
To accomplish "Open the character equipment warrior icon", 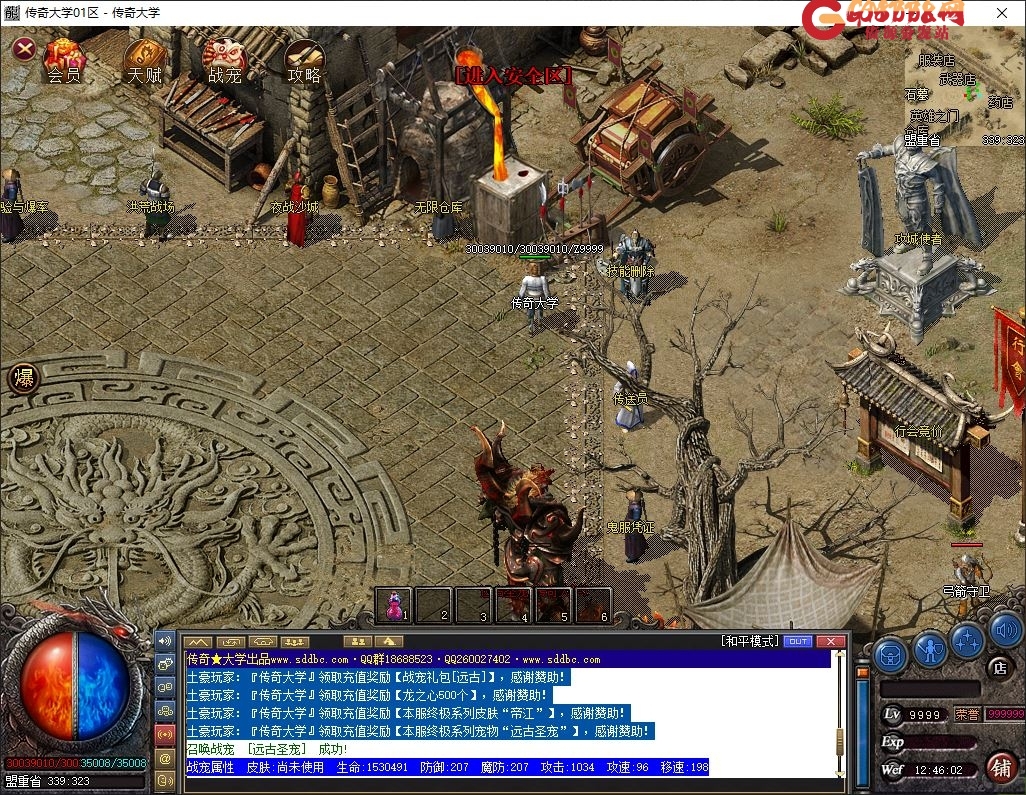I will (930, 650).
